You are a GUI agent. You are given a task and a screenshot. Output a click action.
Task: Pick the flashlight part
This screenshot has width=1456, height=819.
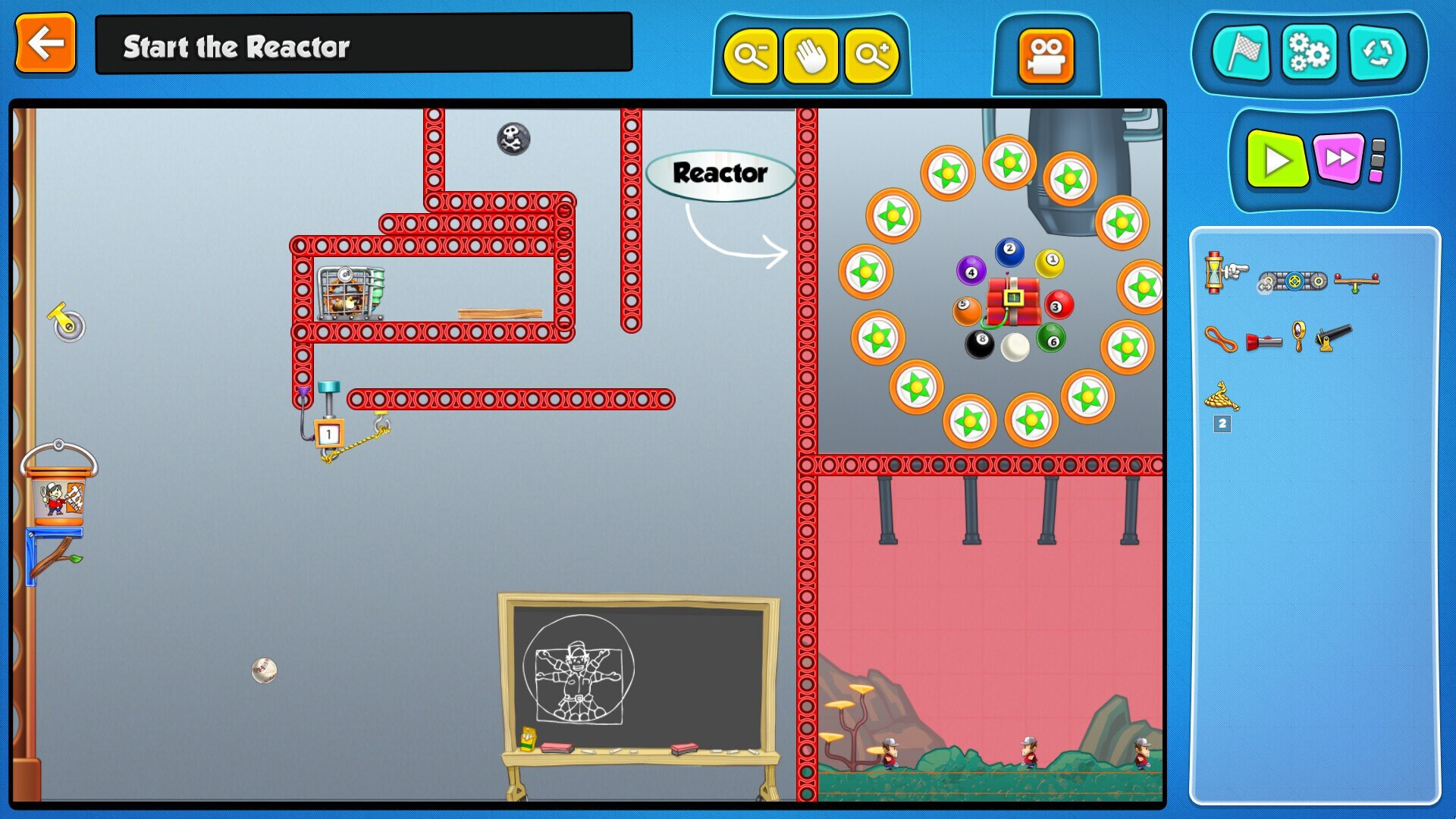pos(1264,341)
